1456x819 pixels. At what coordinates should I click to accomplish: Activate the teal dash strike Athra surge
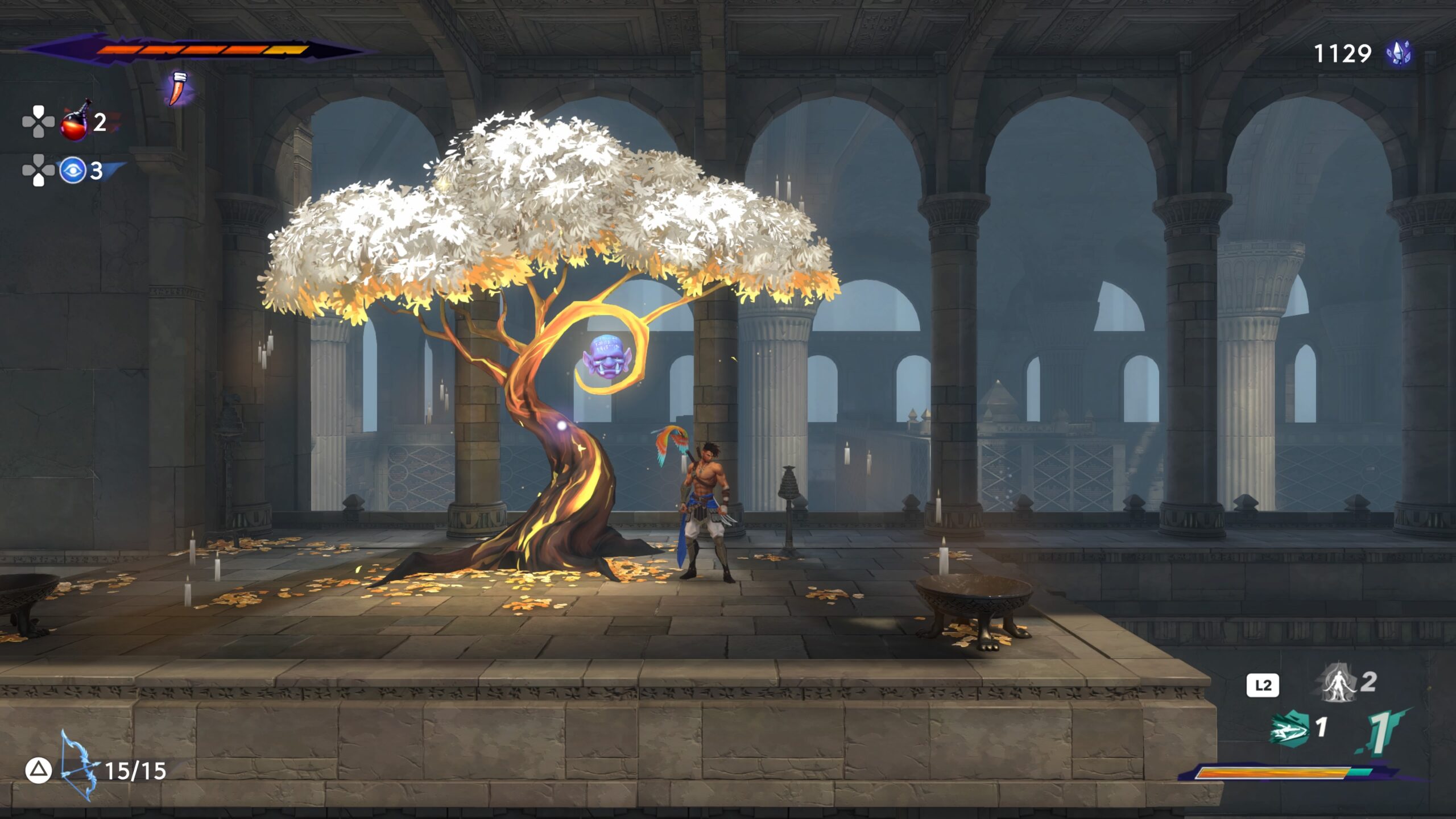pos(1289,729)
